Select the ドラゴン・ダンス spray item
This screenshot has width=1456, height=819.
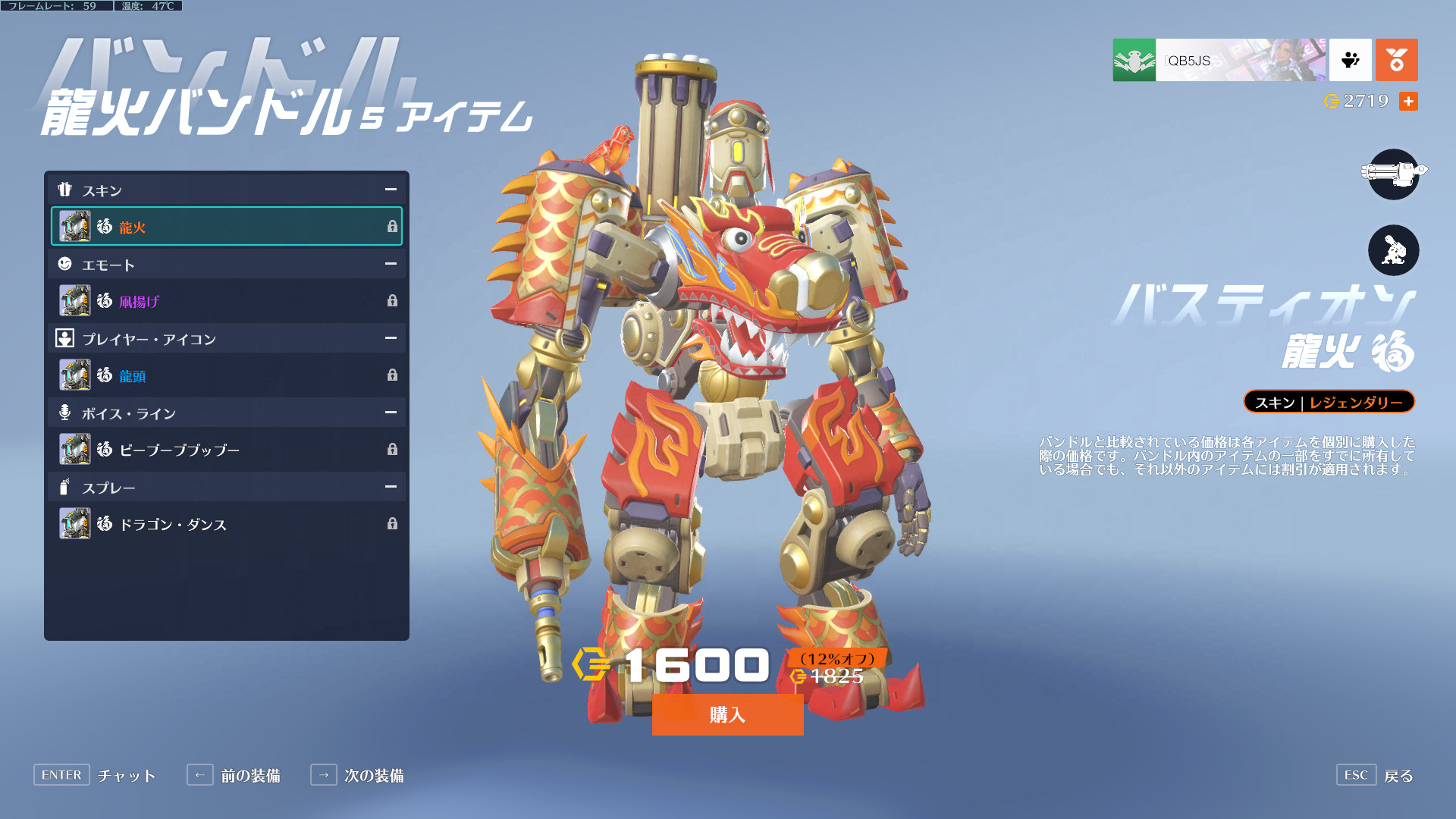pyautogui.click(x=226, y=524)
